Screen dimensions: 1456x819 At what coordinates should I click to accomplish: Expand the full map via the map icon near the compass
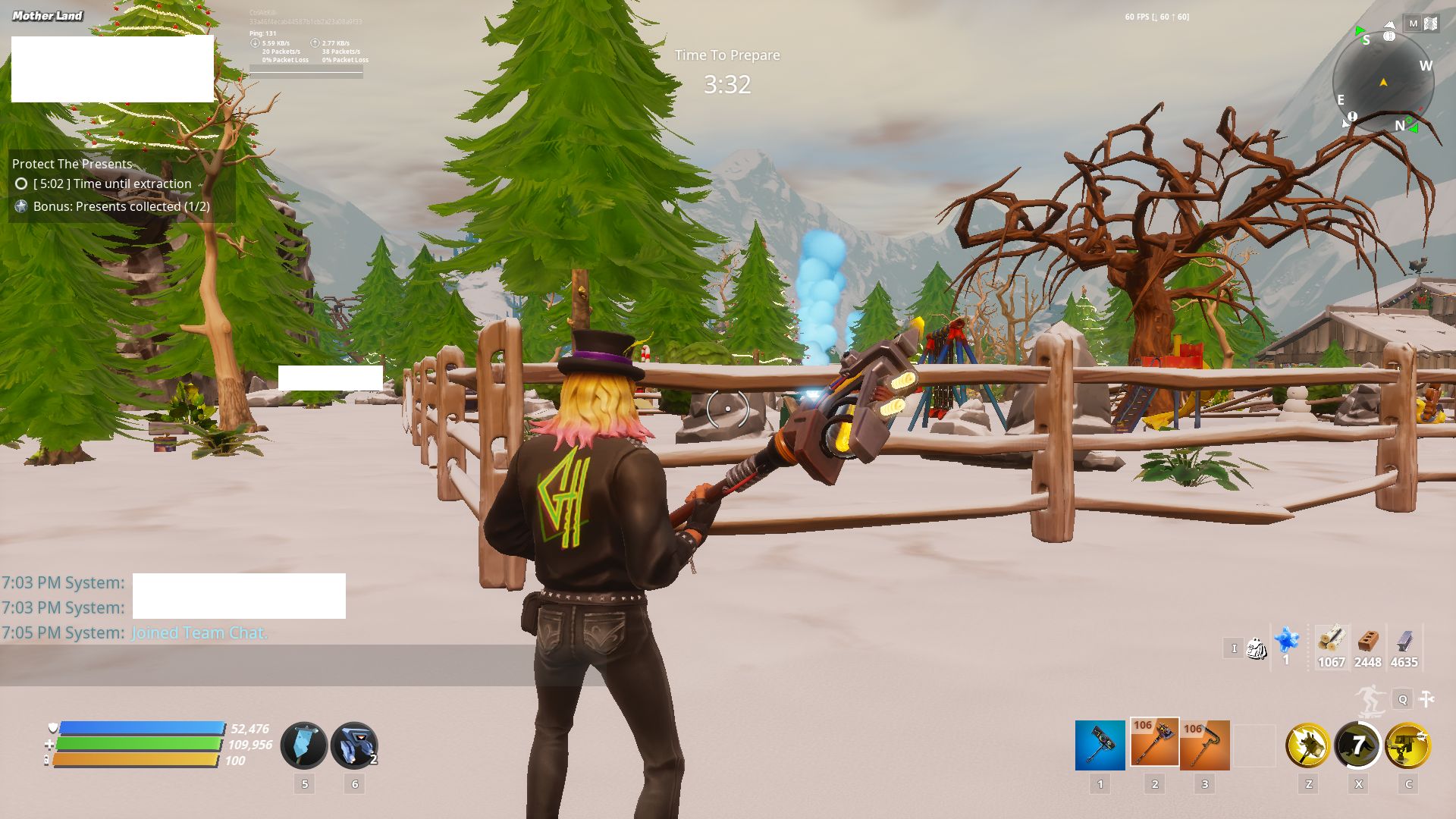click(x=1431, y=24)
